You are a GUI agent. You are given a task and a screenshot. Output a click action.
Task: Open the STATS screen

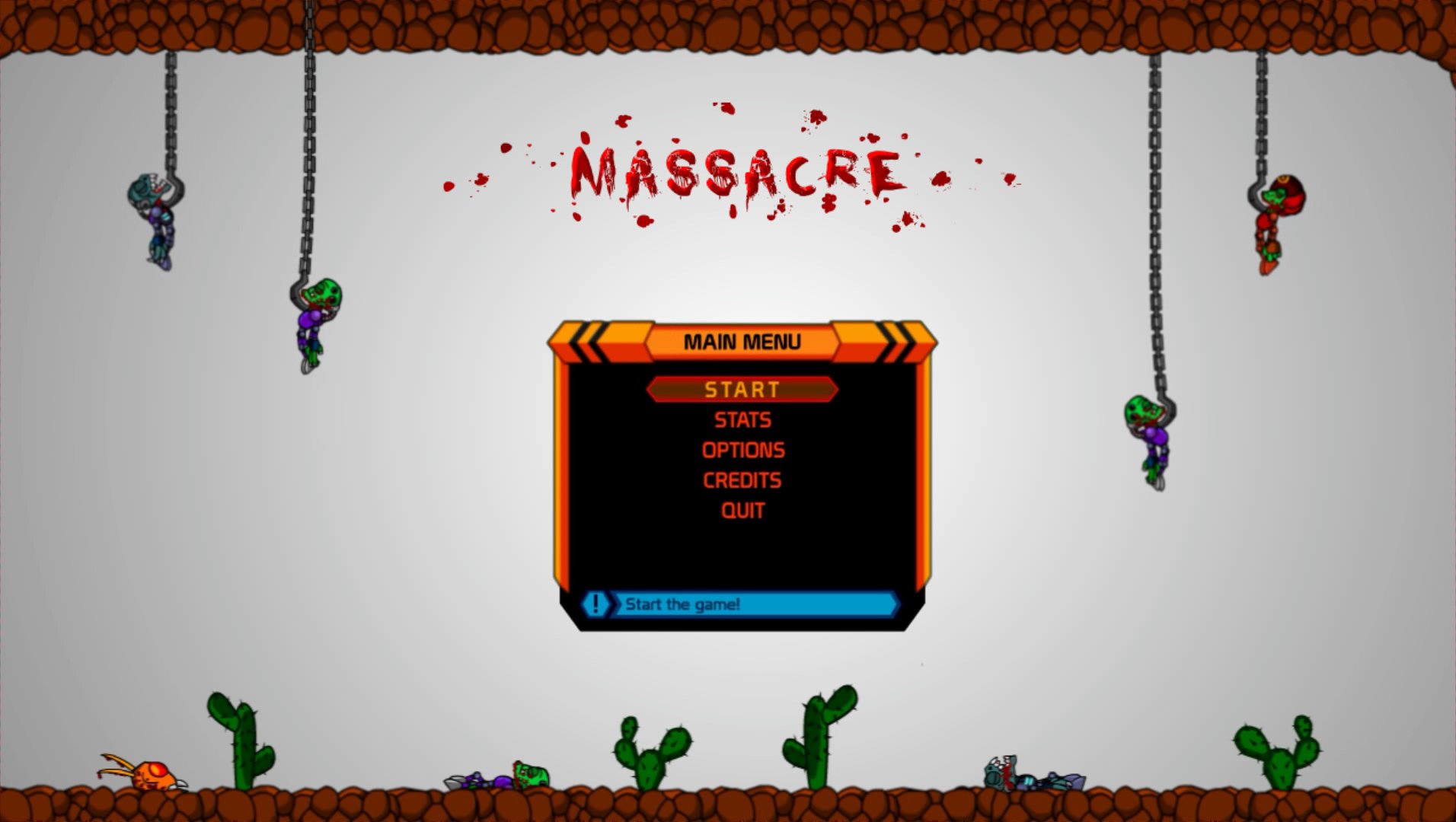pyautogui.click(x=742, y=419)
